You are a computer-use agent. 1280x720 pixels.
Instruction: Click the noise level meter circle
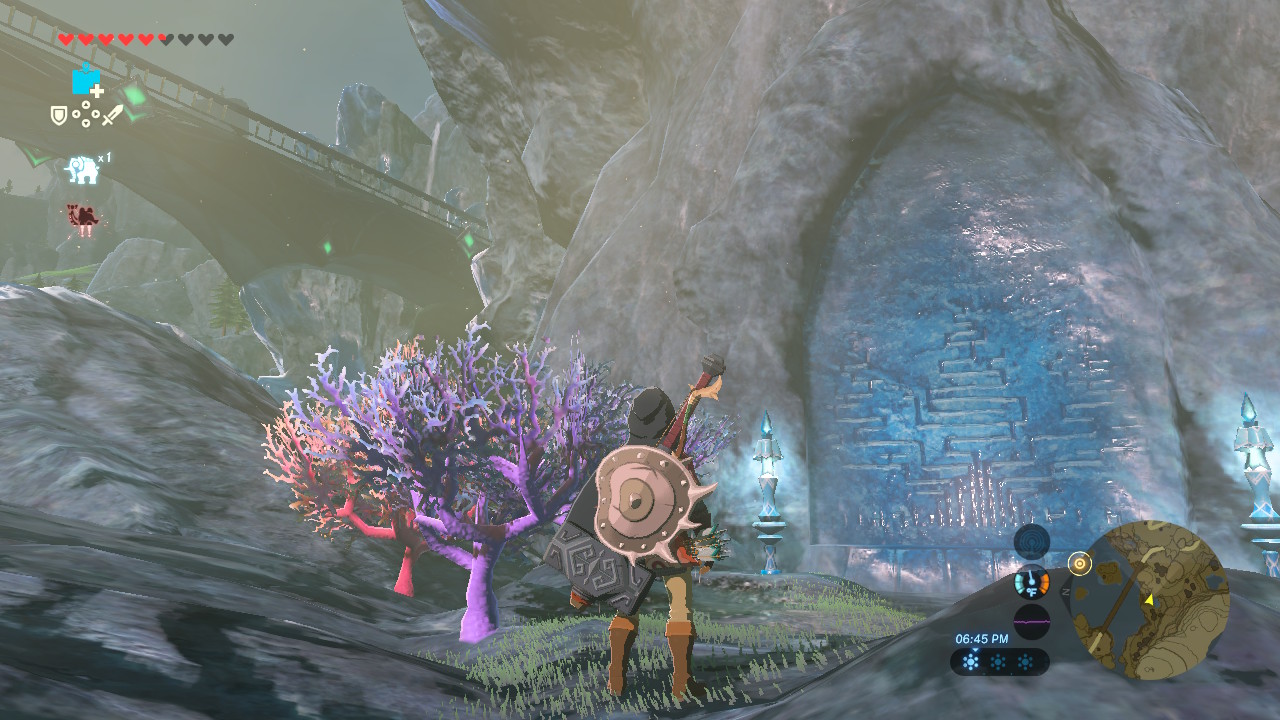[1032, 621]
